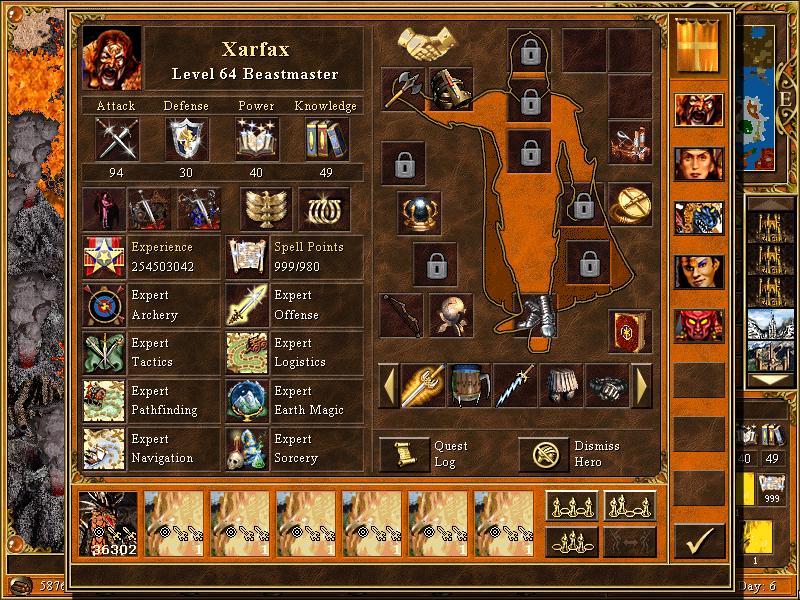View Expert Earth Magic skill
The image size is (800, 600).
click(x=246, y=401)
